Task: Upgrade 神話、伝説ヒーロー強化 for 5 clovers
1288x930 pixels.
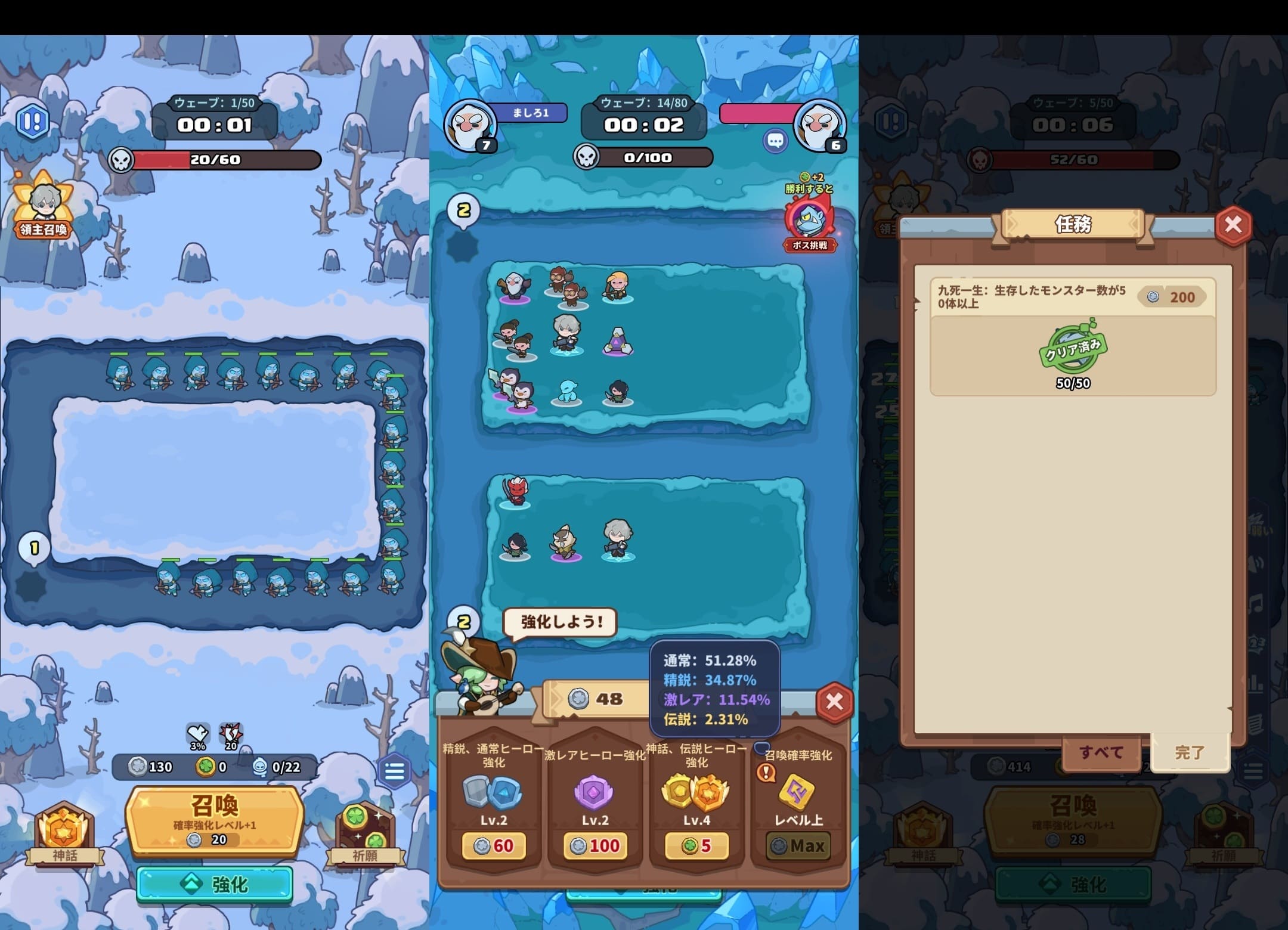Action: click(x=696, y=845)
